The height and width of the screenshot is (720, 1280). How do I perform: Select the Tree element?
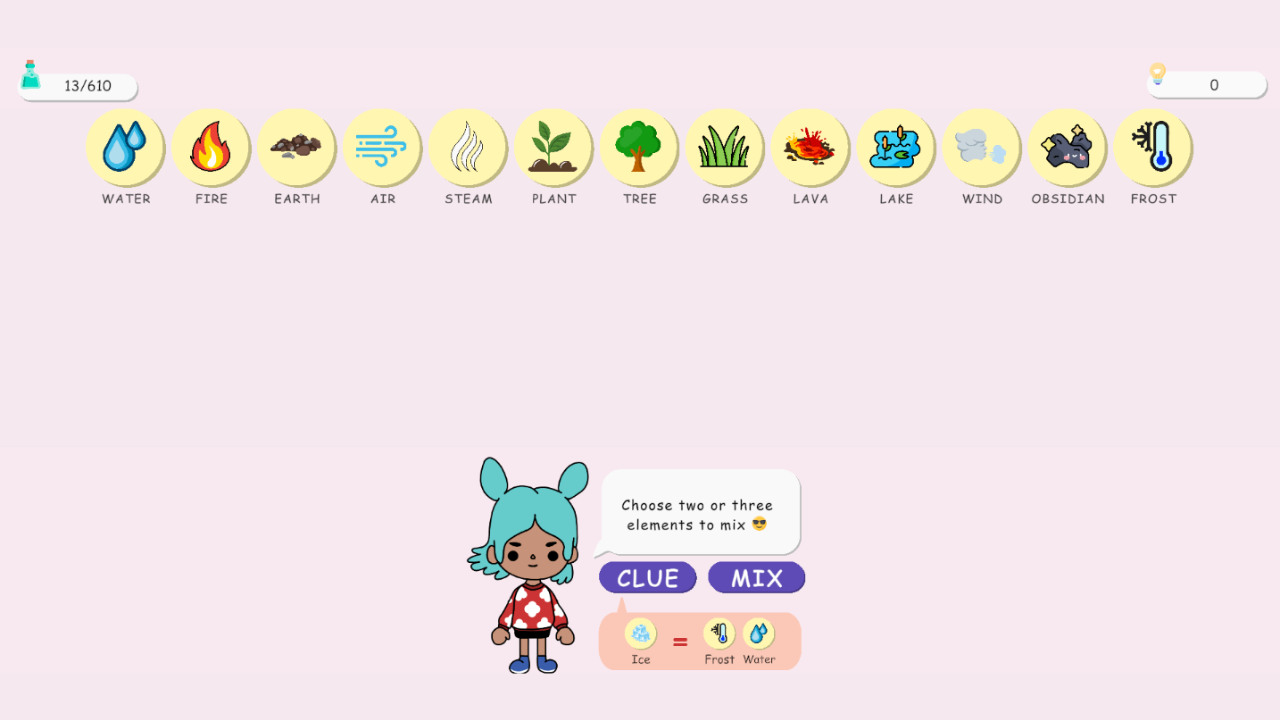pos(640,148)
